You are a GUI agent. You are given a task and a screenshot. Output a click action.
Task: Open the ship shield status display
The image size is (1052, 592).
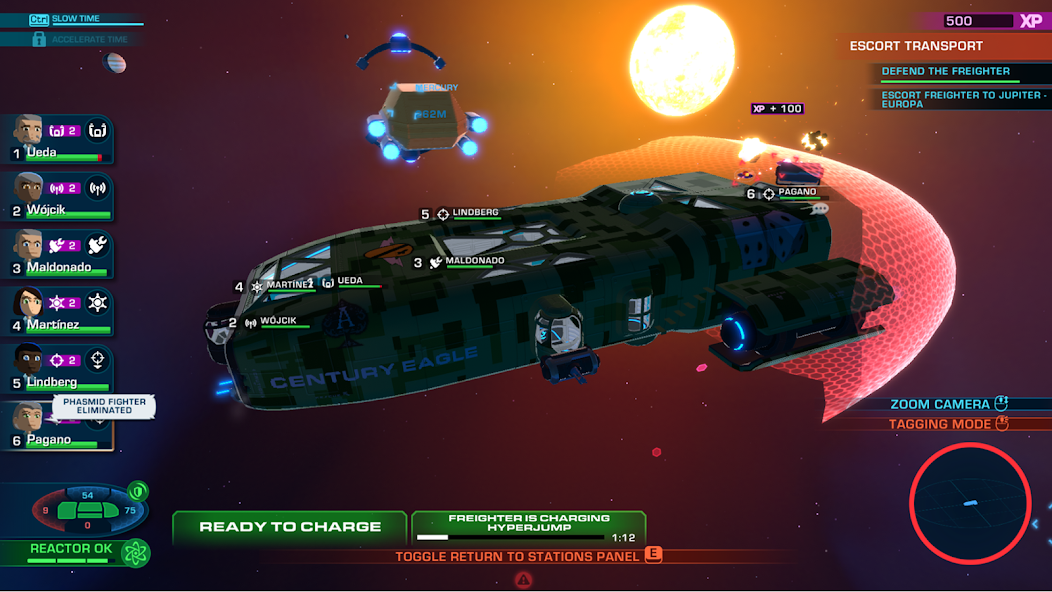(88, 509)
